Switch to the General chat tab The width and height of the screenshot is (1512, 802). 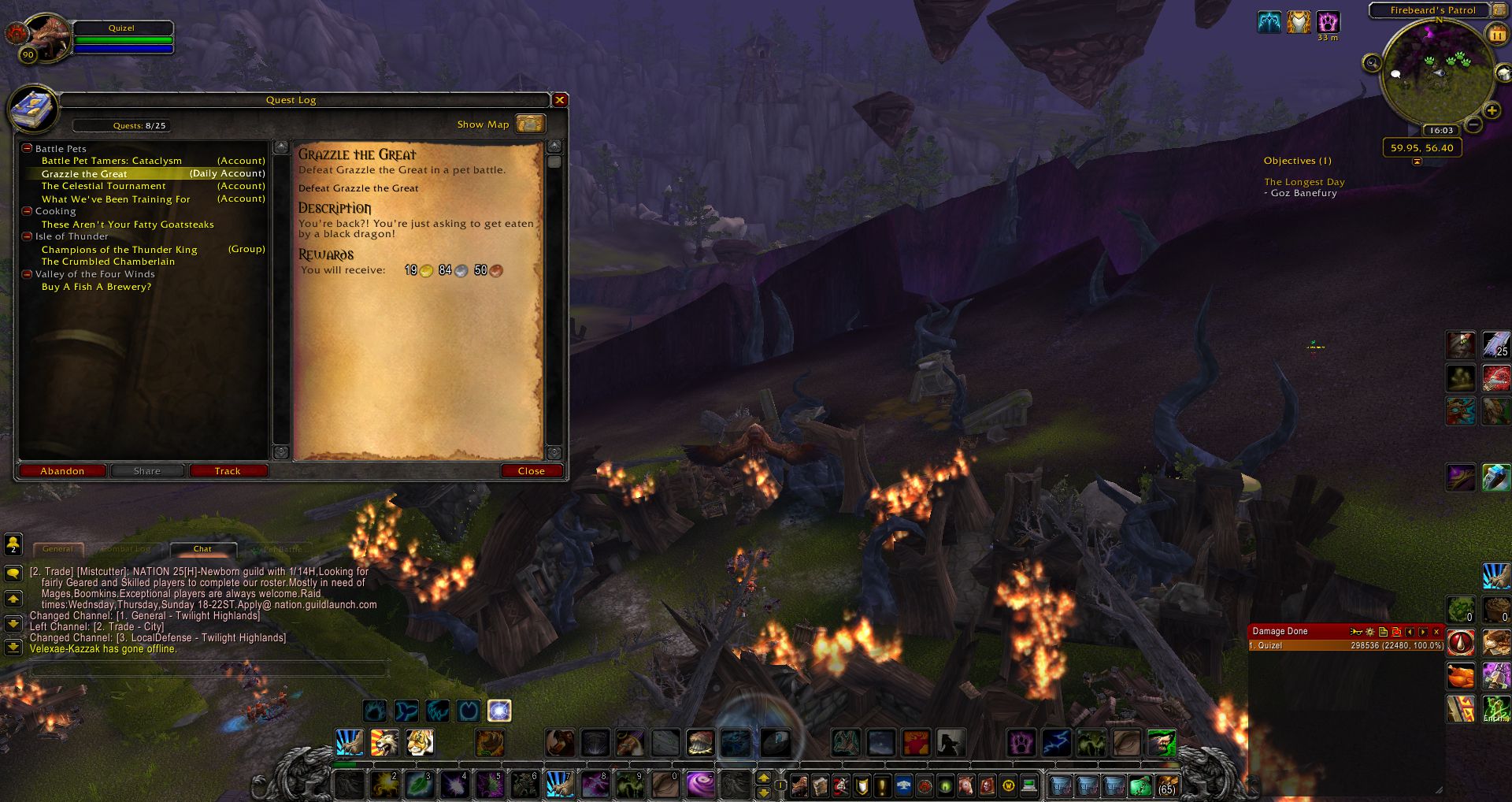coord(57,549)
